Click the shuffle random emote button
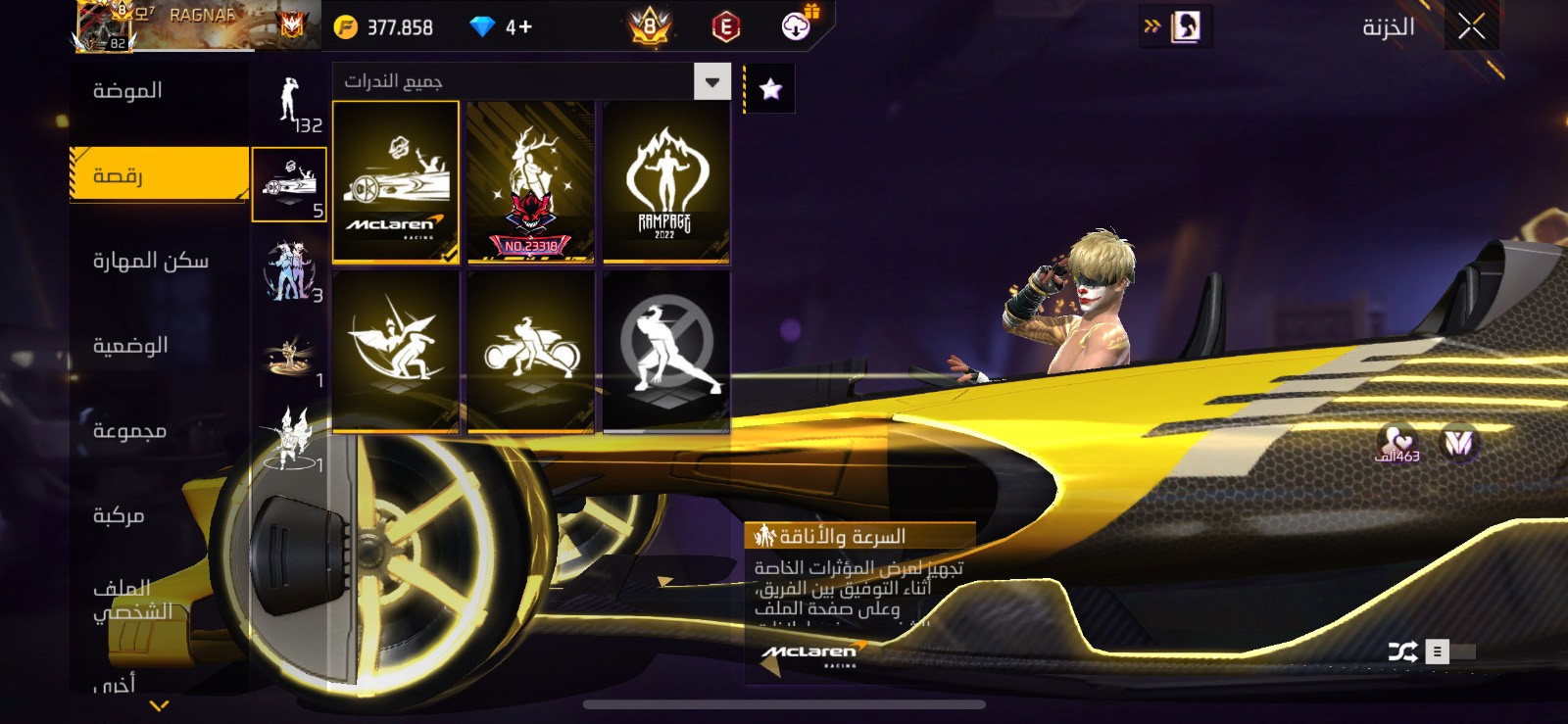The height and width of the screenshot is (724, 1568). (x=1401, y=652)
